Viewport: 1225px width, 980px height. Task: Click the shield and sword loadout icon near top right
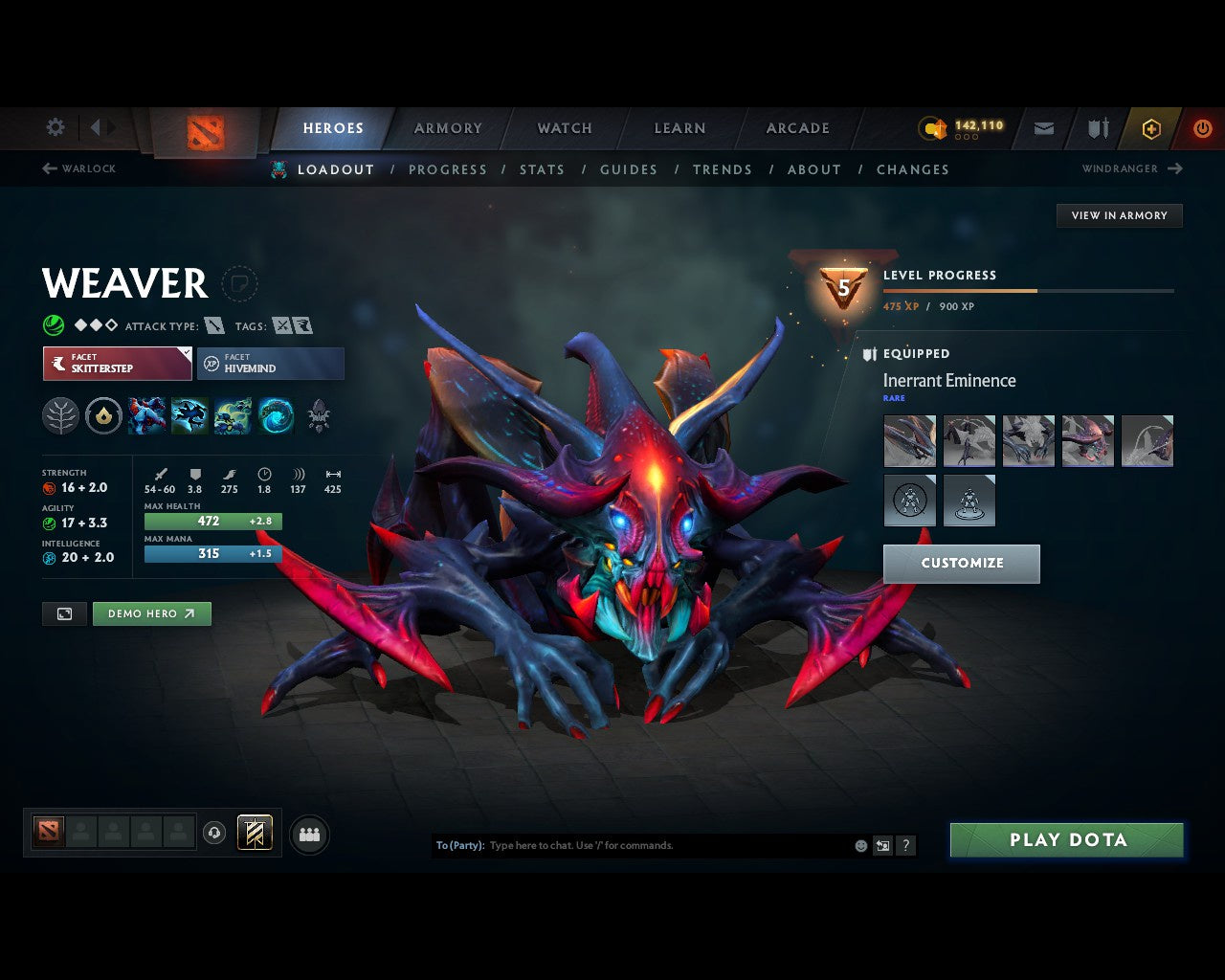[1097, 128]
